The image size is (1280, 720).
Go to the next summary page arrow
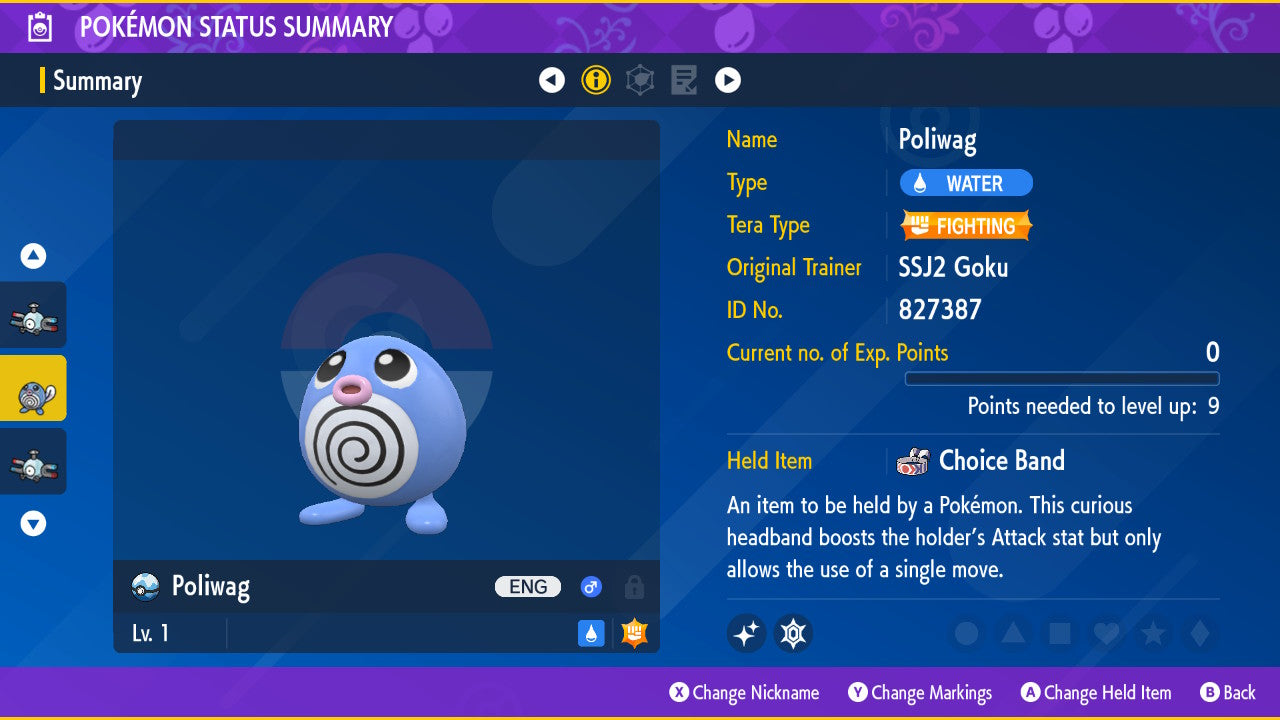coord(728,80)
